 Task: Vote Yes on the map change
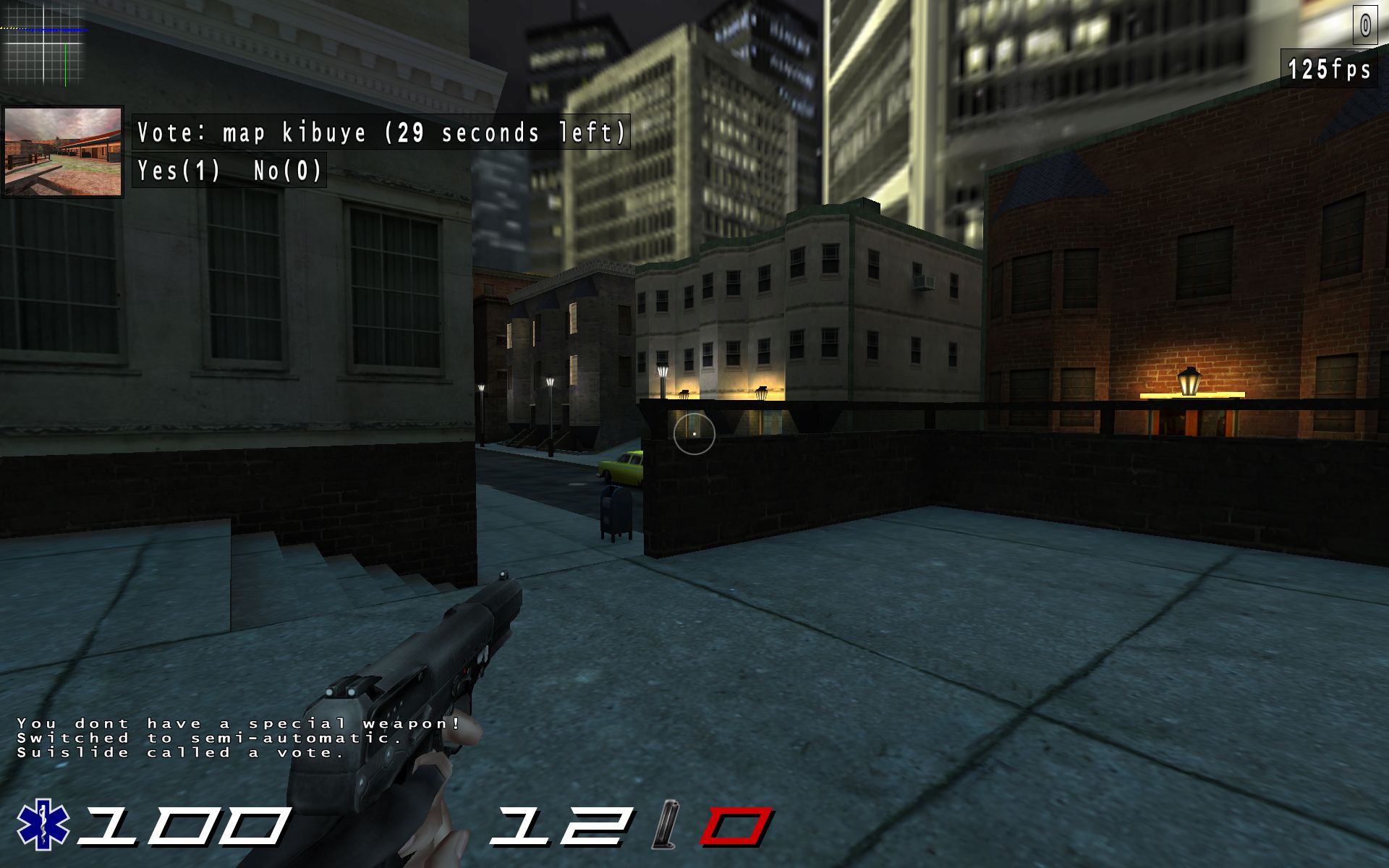pos(179,171)
